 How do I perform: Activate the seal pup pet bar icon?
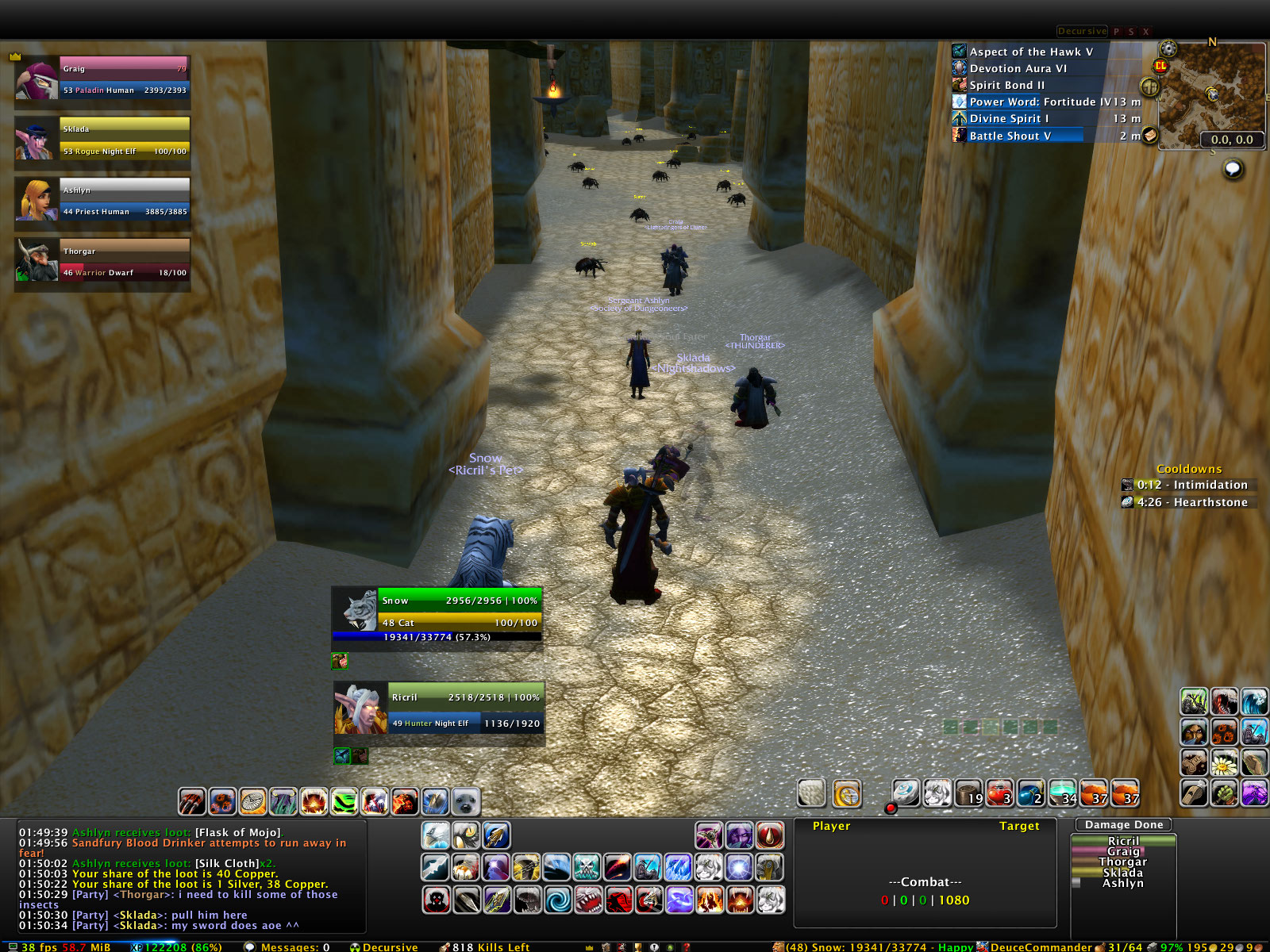click(x=466, y=802)
